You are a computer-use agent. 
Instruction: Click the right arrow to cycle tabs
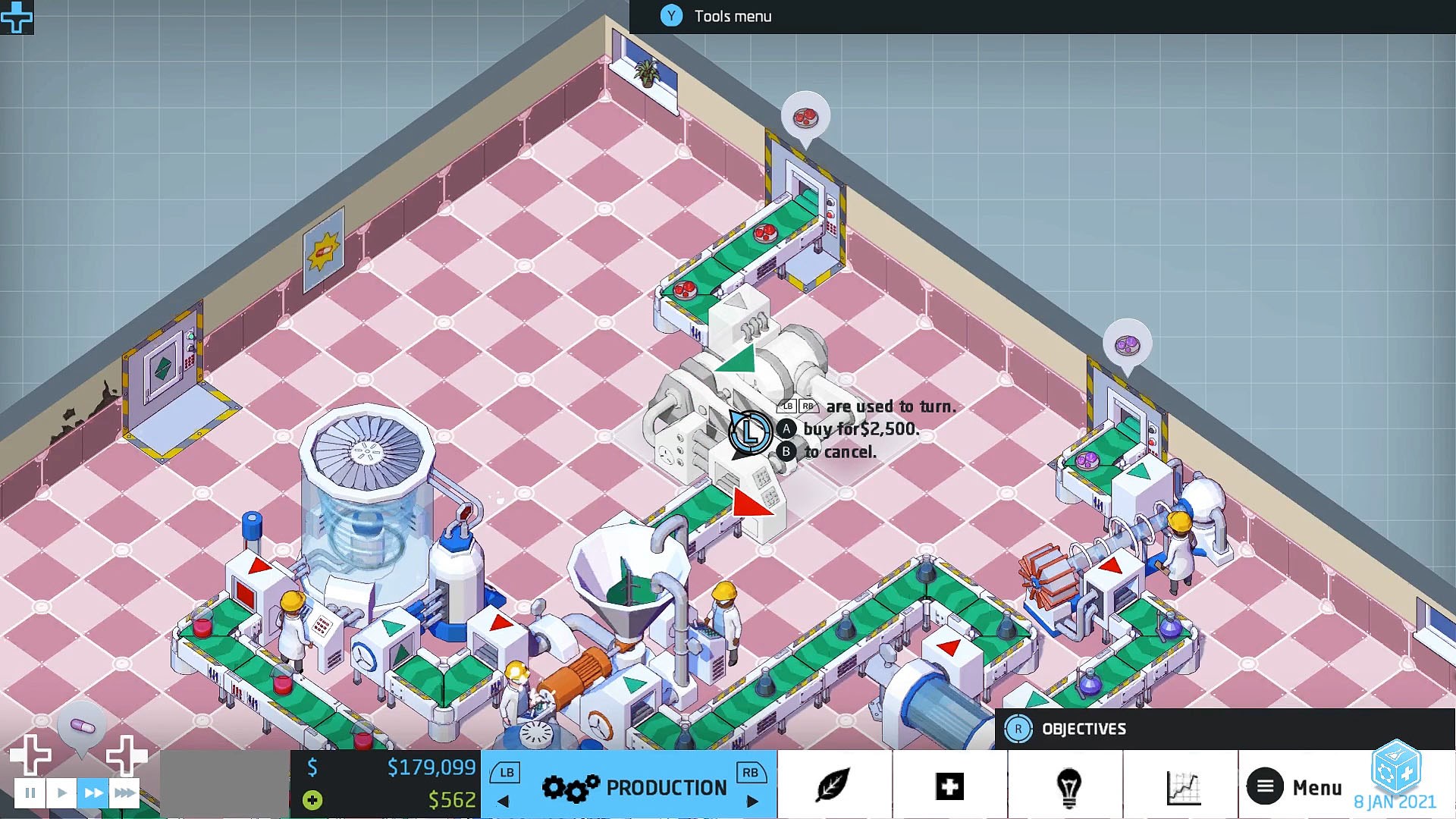(x=753, y=800)
